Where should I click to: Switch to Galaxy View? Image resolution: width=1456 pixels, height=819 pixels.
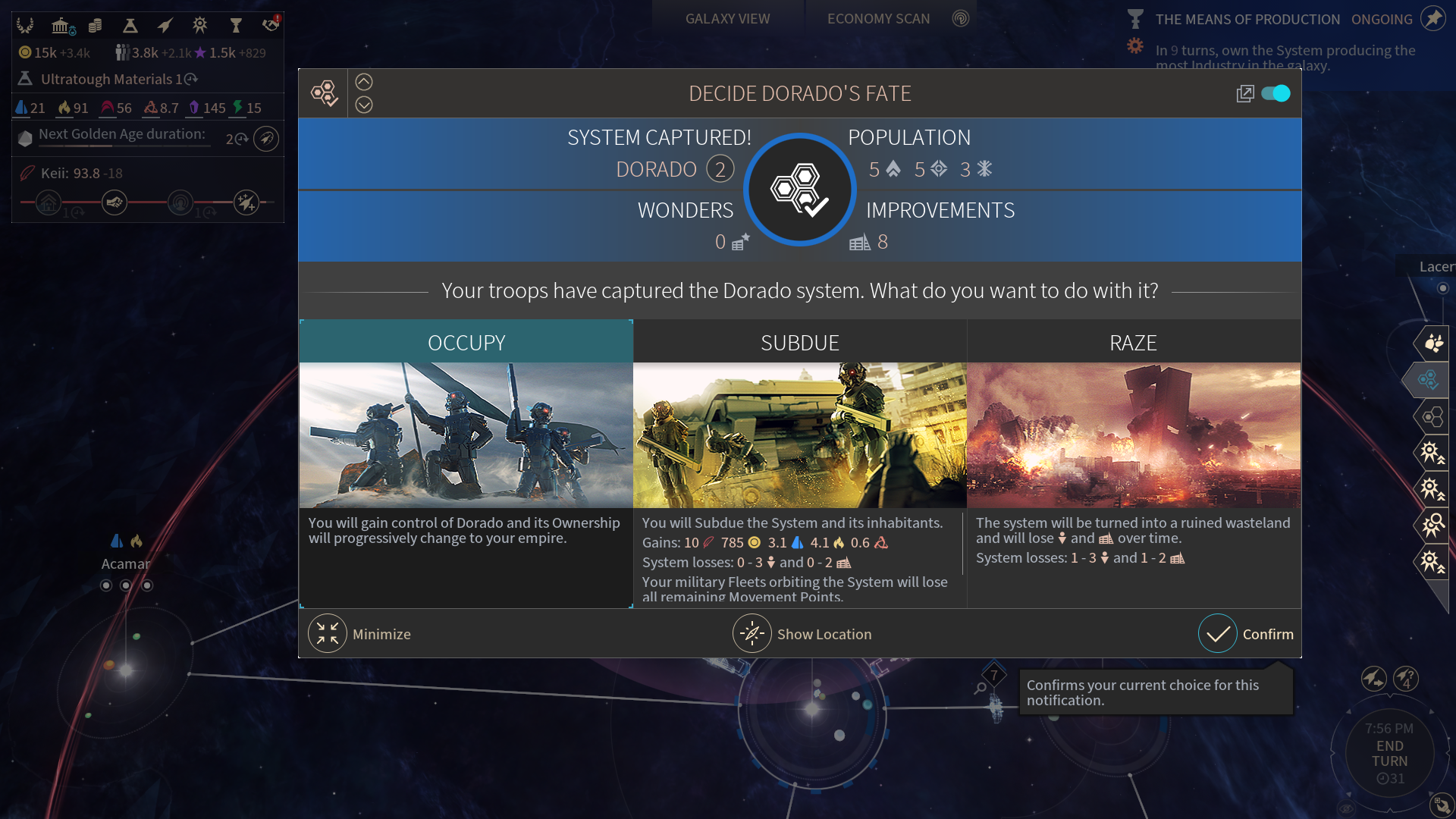pos(727,19)
